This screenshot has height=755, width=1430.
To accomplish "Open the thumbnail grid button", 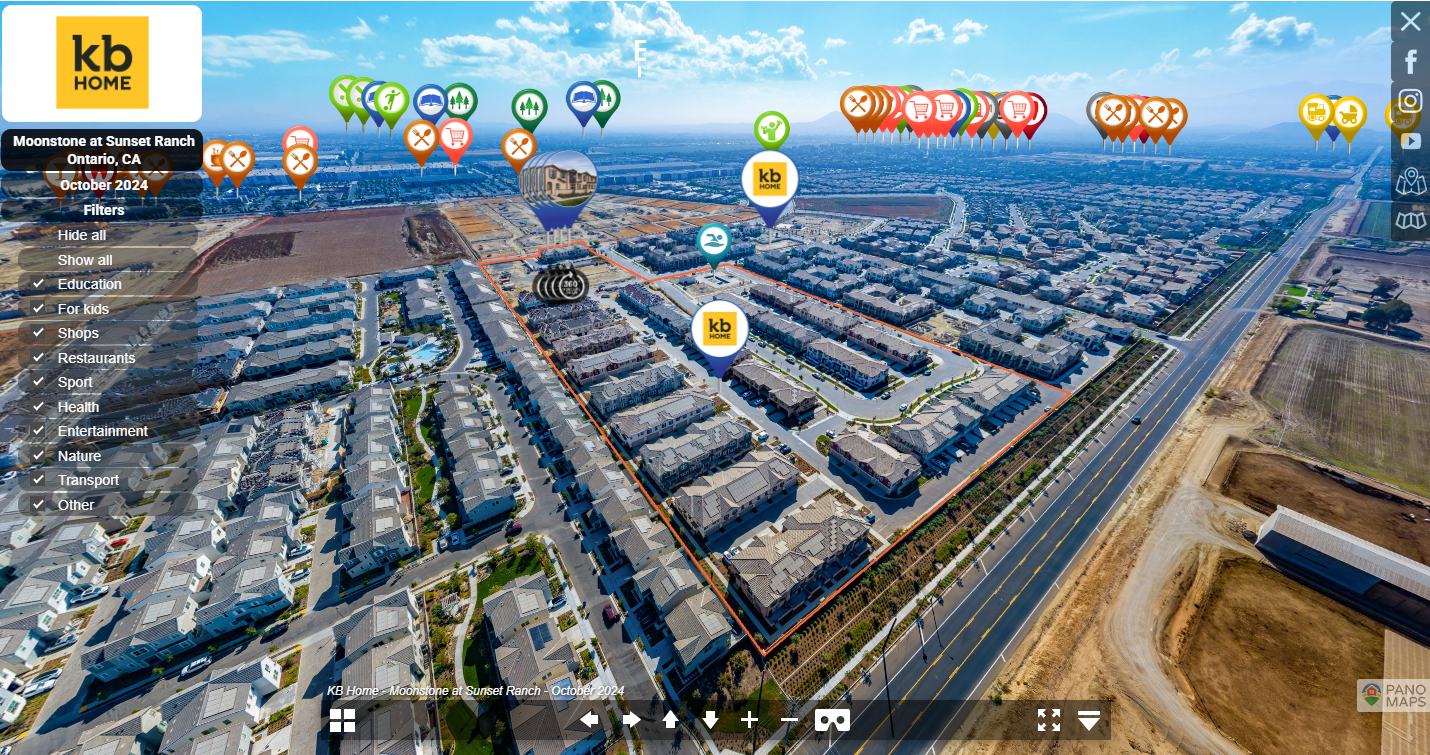I will [343, 720].
